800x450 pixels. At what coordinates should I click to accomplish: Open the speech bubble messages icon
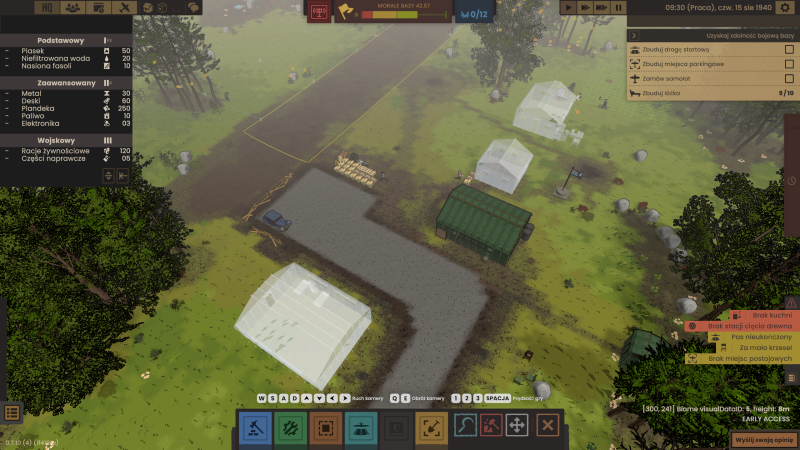(x=193, y=7)
